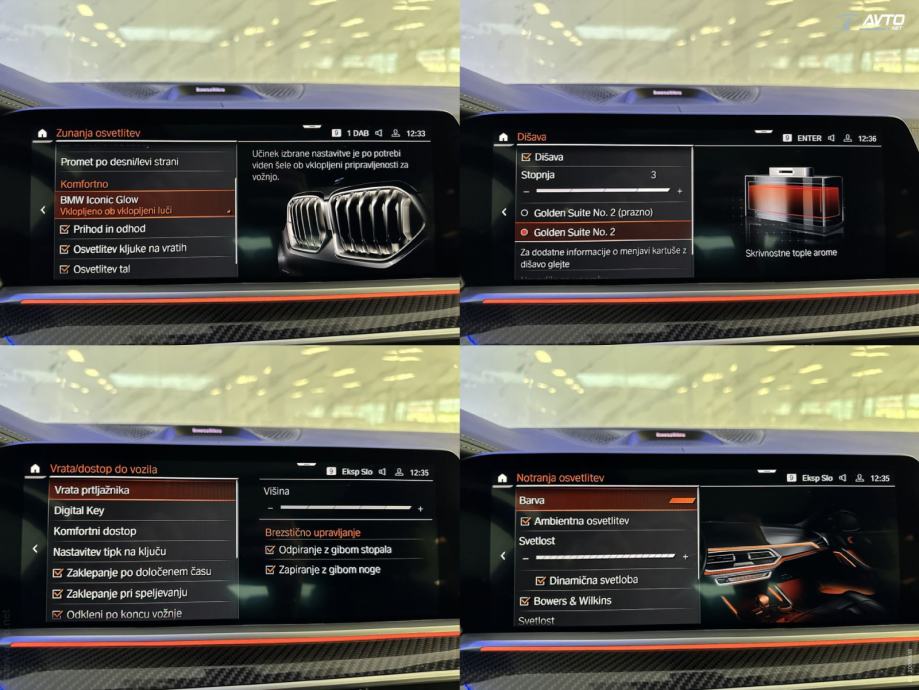
Task: Toggle the Prihod in odhod checkbox
Action: tap(65, 228)
